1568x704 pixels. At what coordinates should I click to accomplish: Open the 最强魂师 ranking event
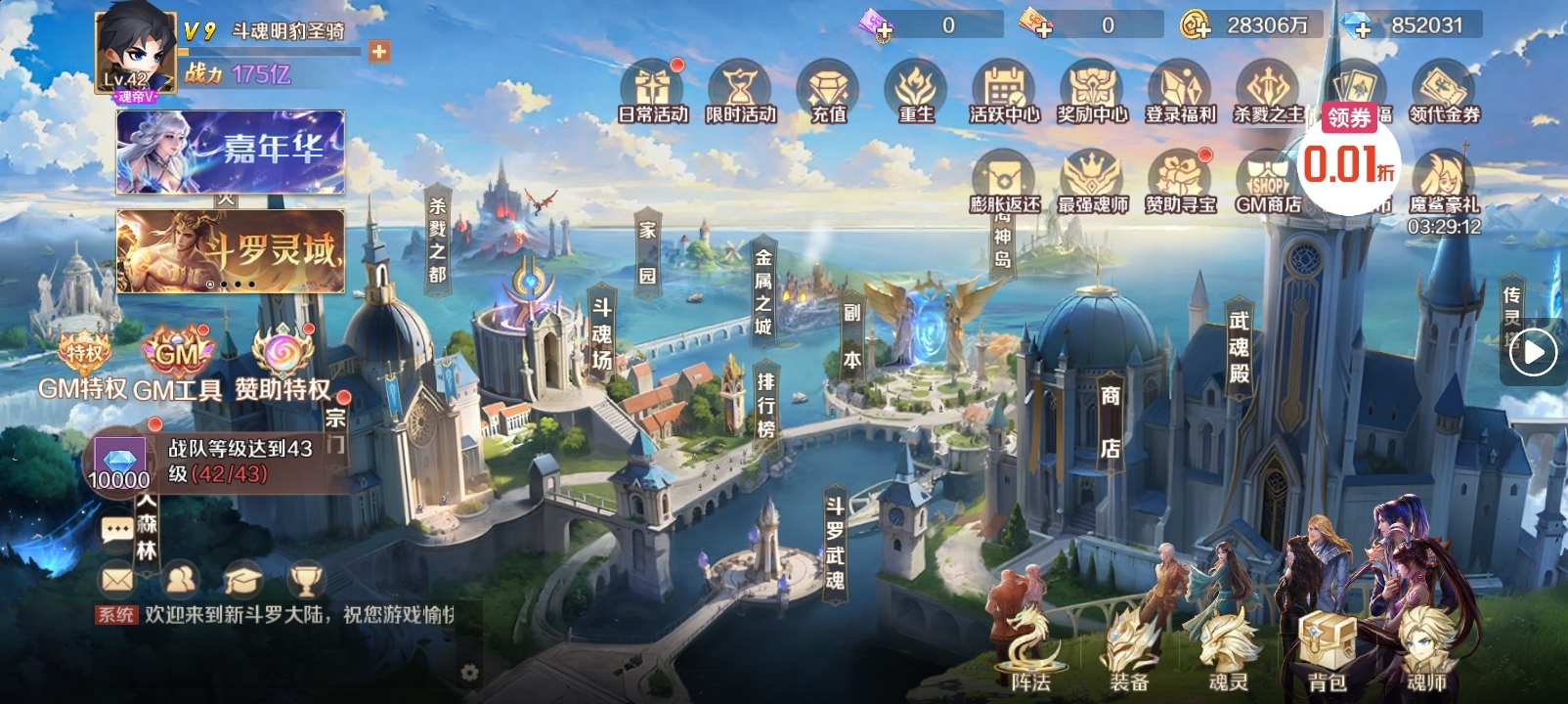click(1092, 180)
